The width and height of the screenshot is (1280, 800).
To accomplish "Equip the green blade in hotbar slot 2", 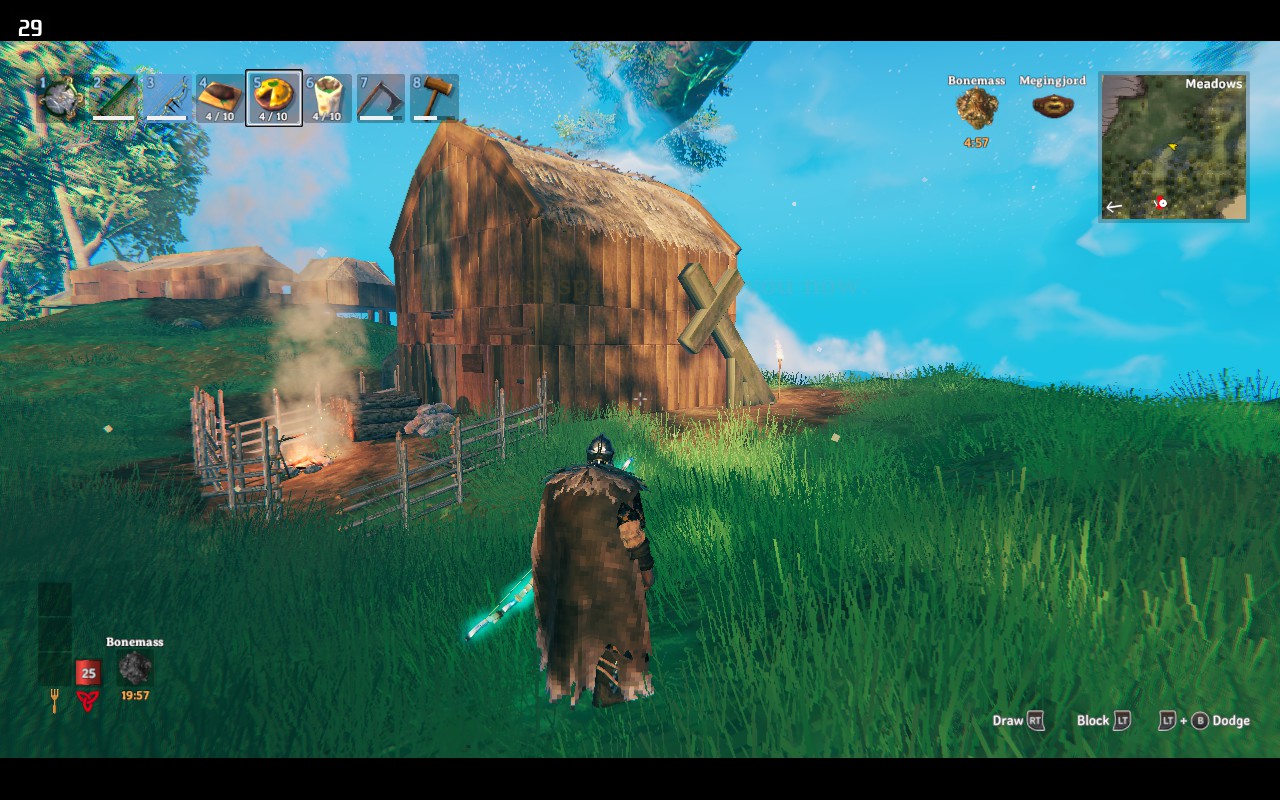I will (x=113, y=98).
